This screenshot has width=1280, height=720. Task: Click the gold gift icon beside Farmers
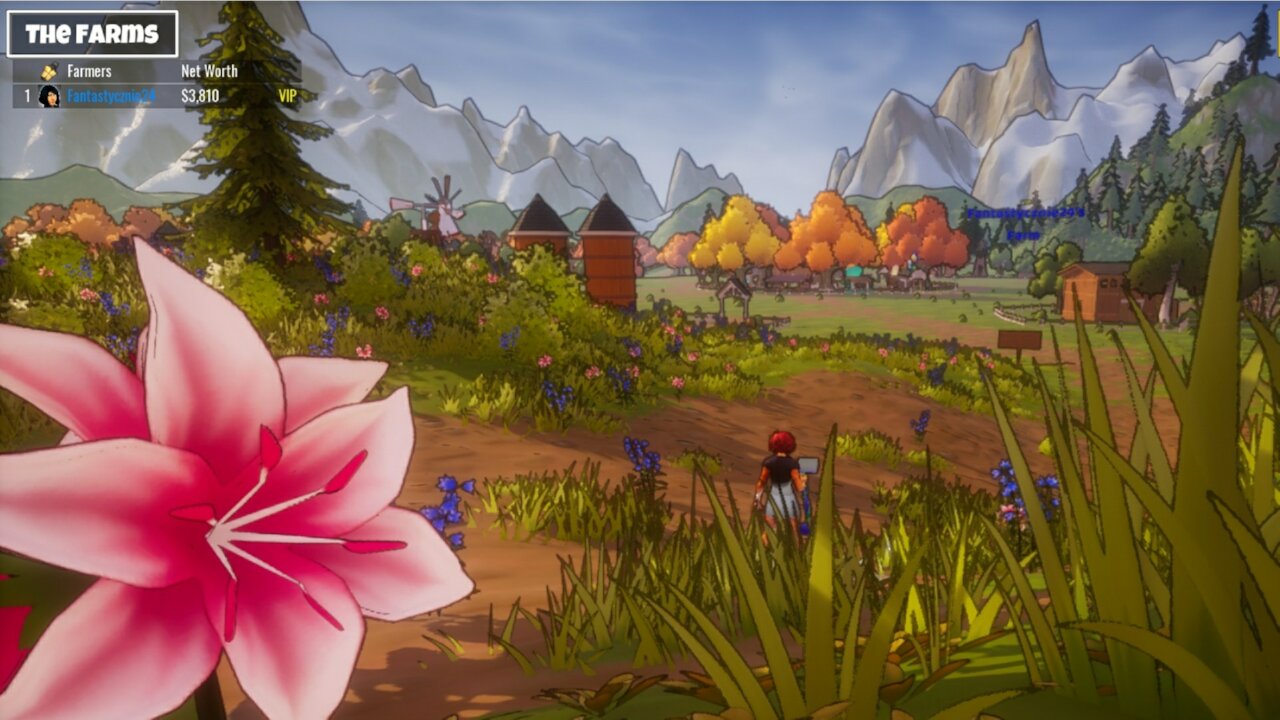coord(49,71)
